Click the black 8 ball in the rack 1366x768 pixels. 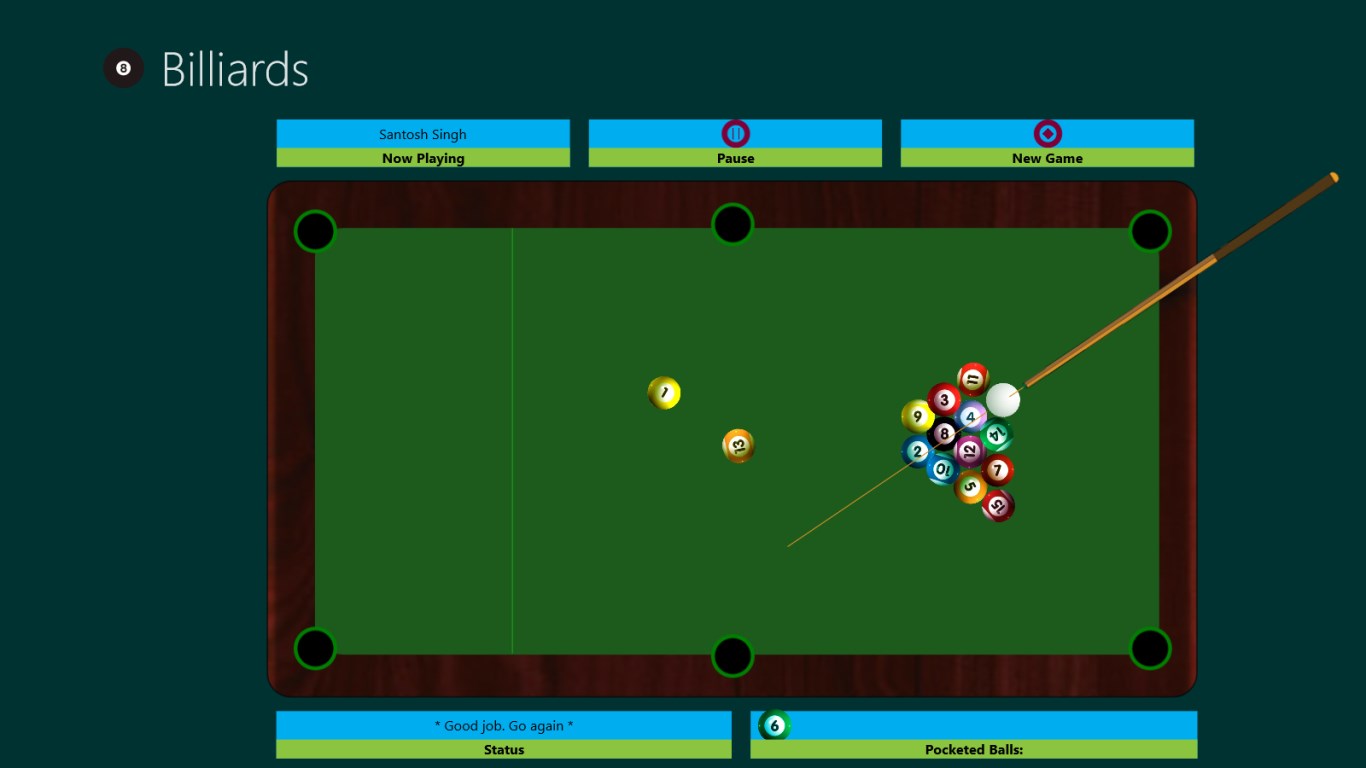pos(944,434)
